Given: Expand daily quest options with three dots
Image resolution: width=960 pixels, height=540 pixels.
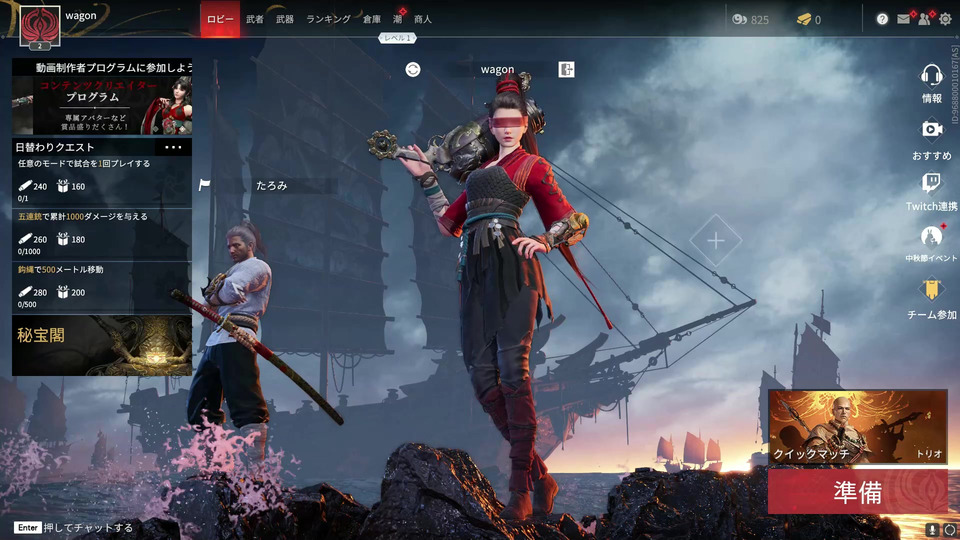Looking at the screenshot, I should pos(173,147).
